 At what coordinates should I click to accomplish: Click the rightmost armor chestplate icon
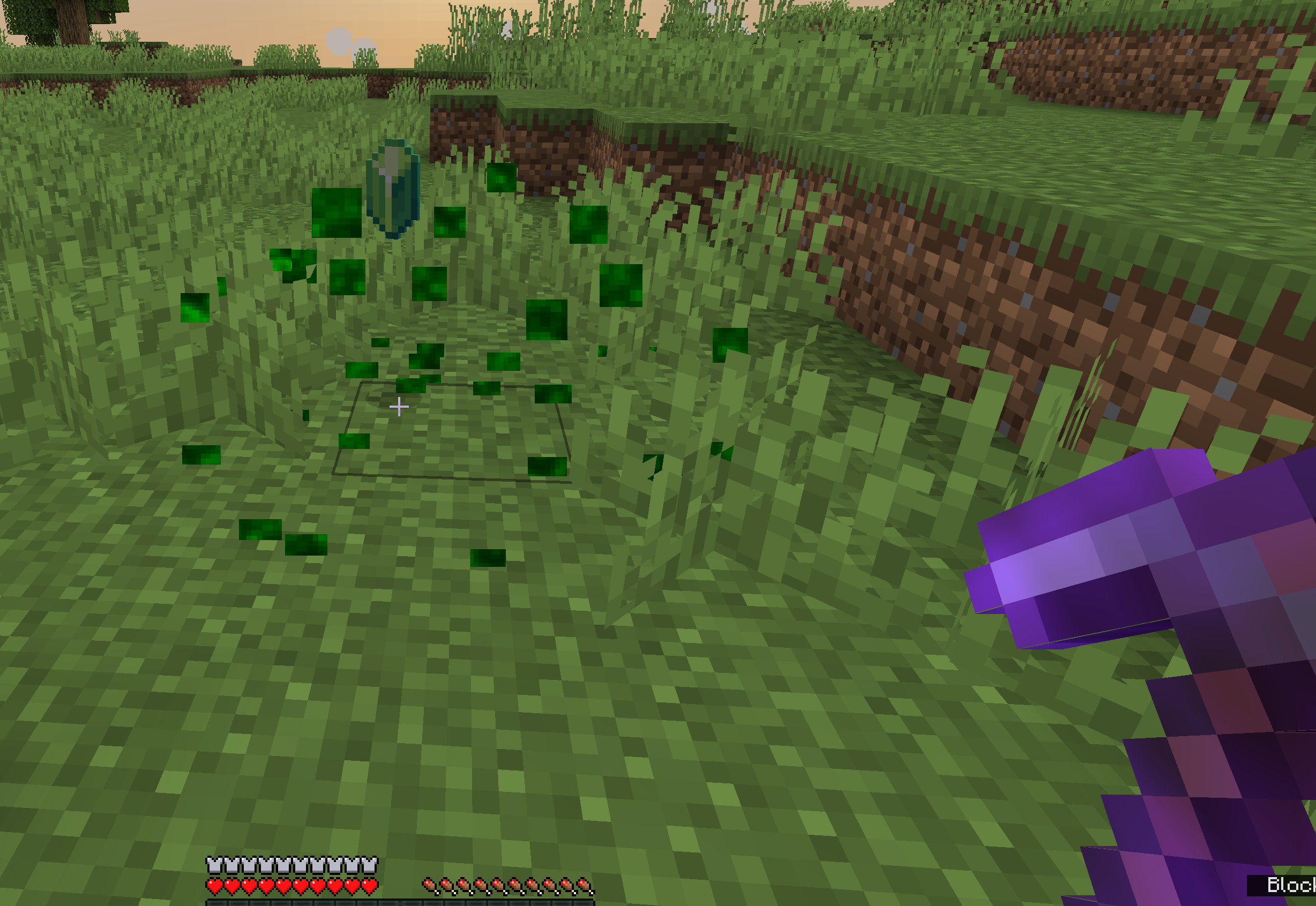(x=369, y=865)
